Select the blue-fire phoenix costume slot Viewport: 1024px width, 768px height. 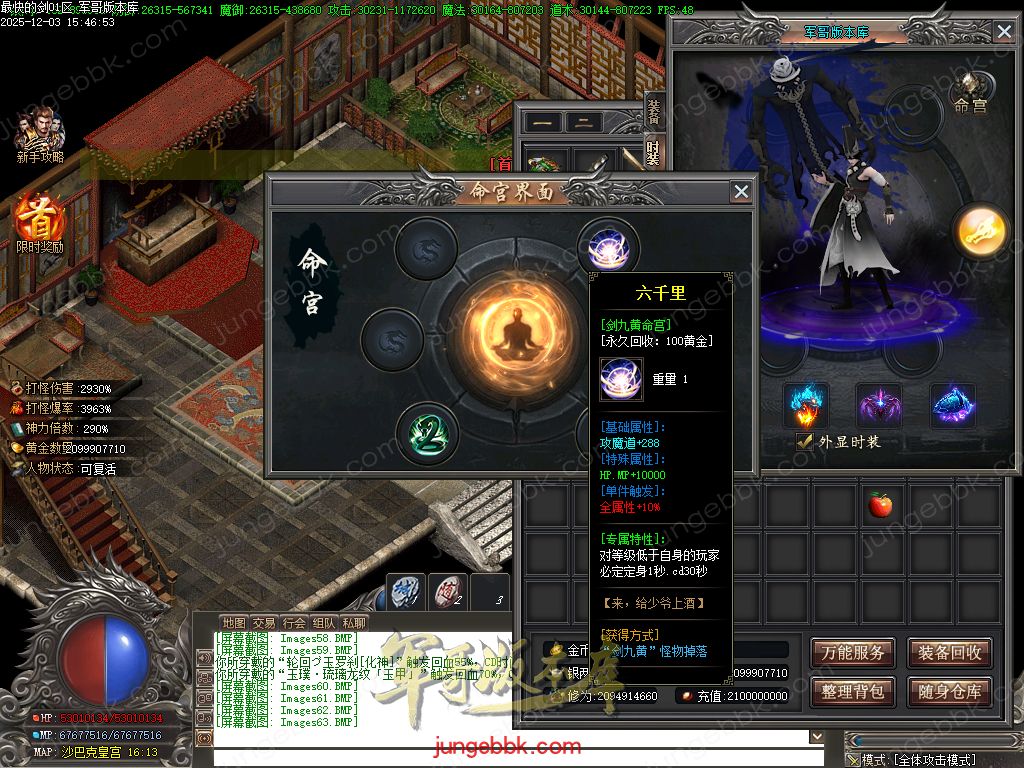pyautogui.click(x=806, y=405)
